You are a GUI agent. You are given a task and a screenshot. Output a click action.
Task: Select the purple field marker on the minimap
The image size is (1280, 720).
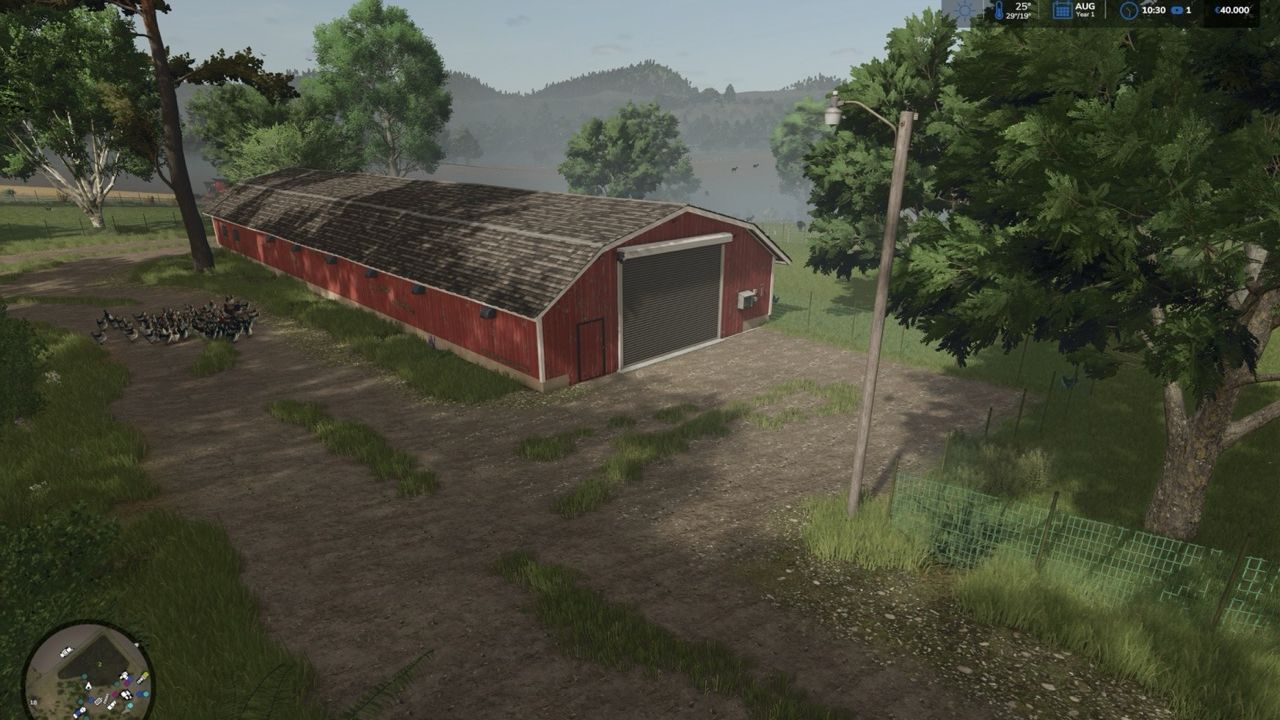(x=127, y=683)
